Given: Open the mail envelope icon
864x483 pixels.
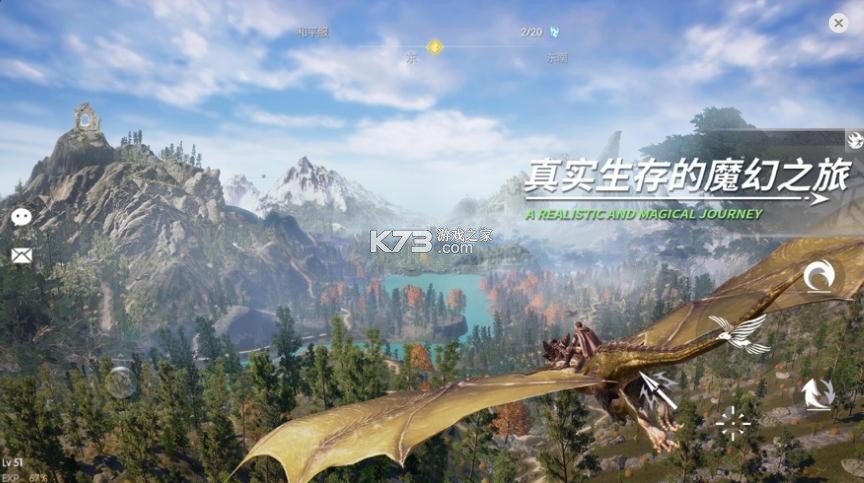Looking at the screenshot, I should (x=21, y=255).
